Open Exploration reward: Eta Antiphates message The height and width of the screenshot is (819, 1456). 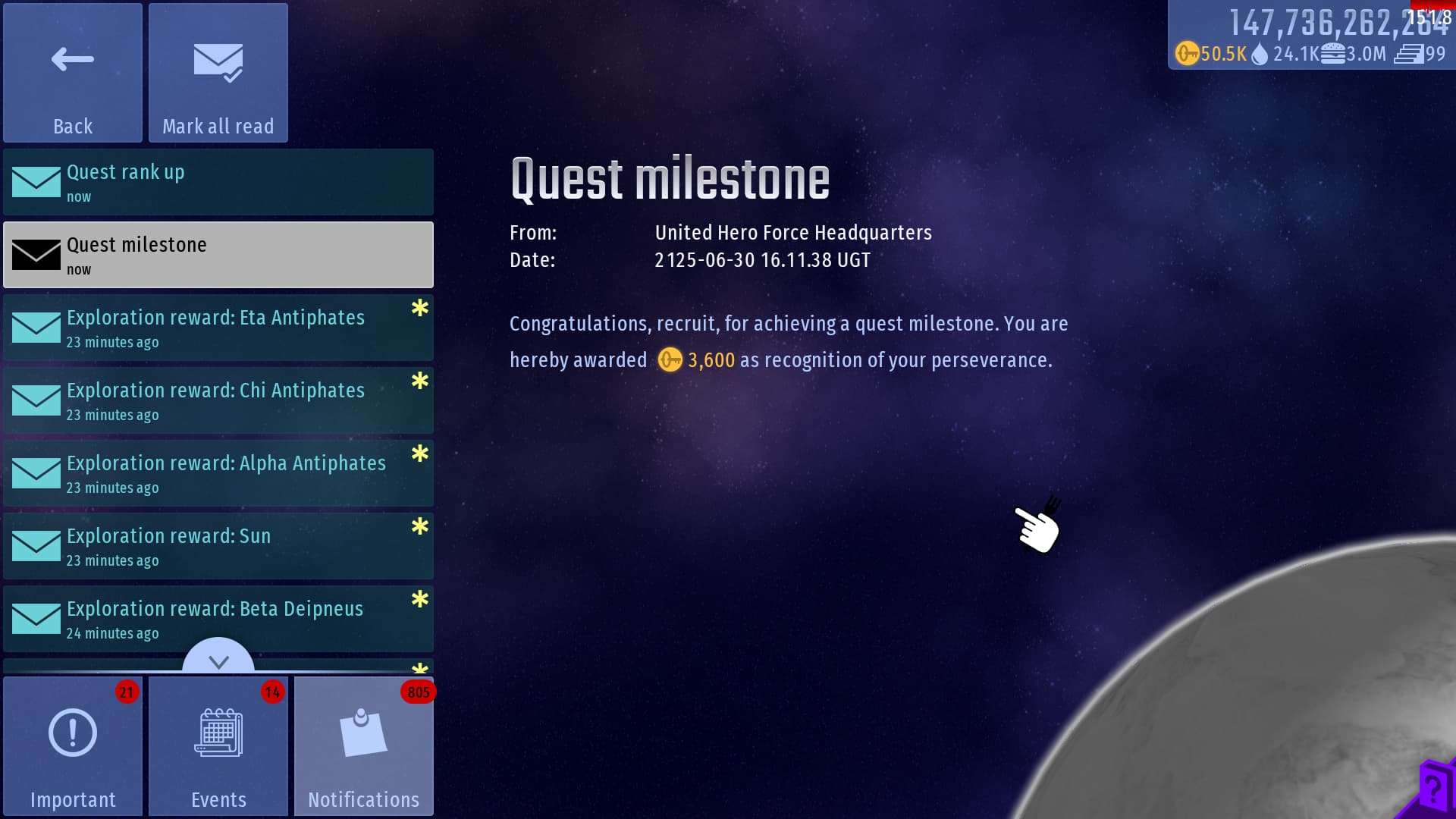click(x=218, y=328)
